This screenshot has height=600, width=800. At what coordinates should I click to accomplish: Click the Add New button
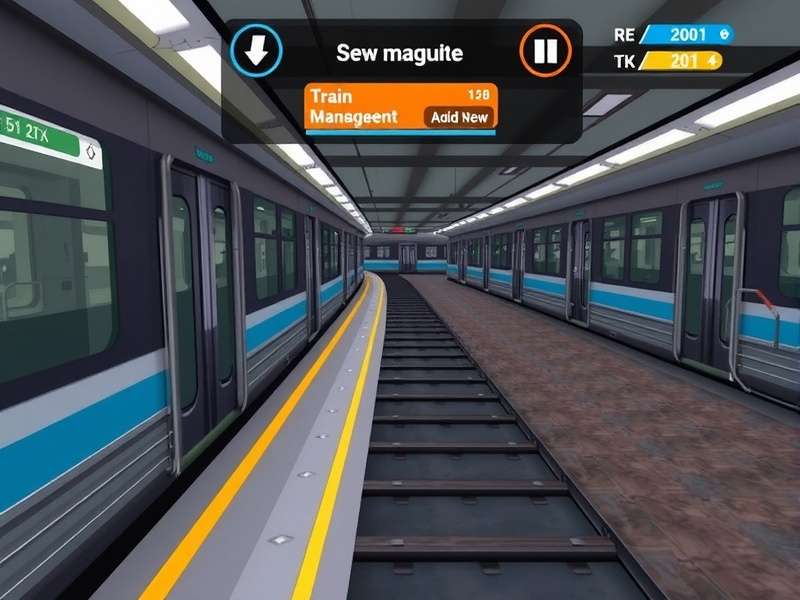click(459, 117)
